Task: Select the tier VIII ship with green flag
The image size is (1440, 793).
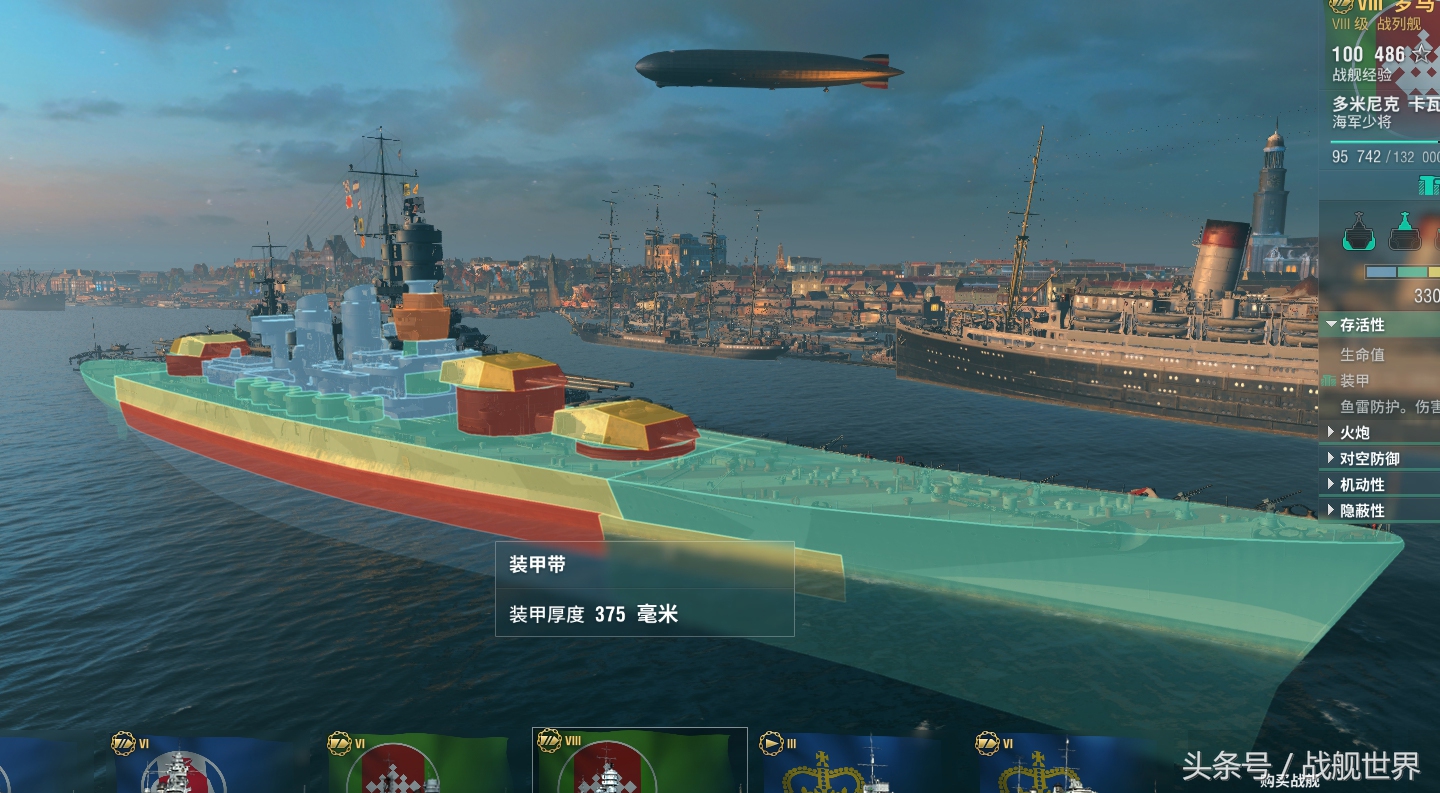Action: (639, 762)
